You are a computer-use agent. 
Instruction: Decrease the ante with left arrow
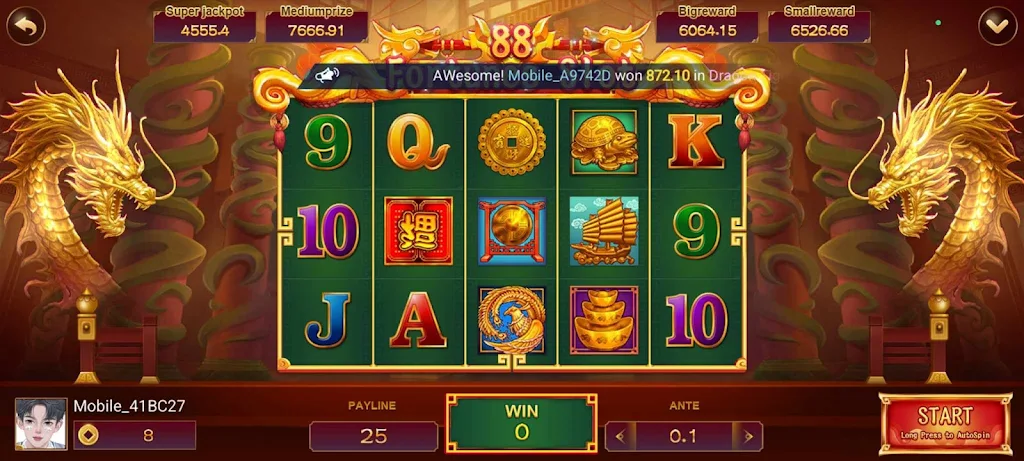(x=621, y=436)
